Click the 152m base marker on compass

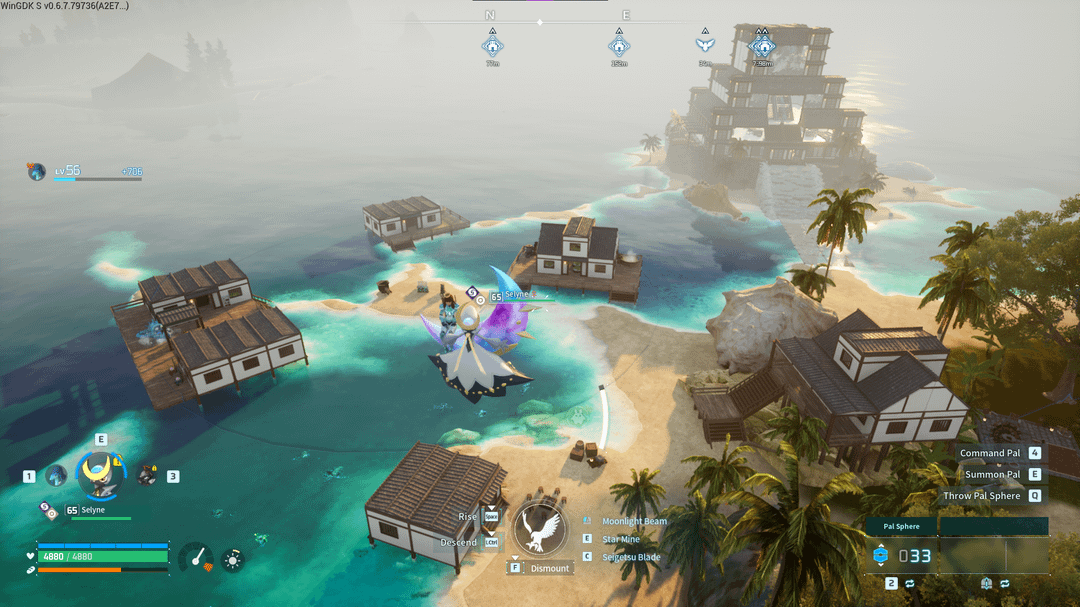pos(619,46)
